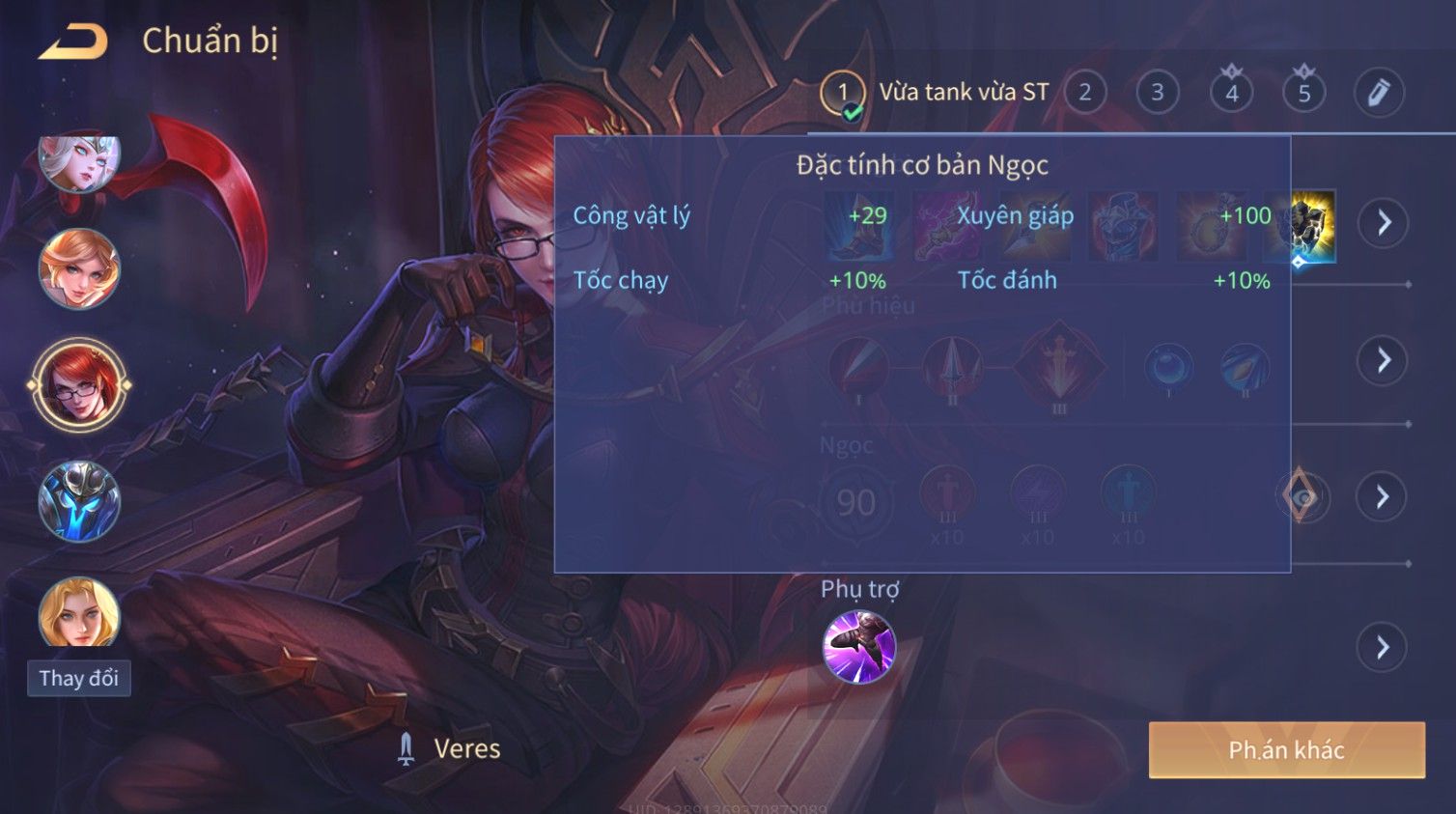Open the Phụ trợ support skill icon
This screenshot has height=814, width=1456.
click(858, 647)
